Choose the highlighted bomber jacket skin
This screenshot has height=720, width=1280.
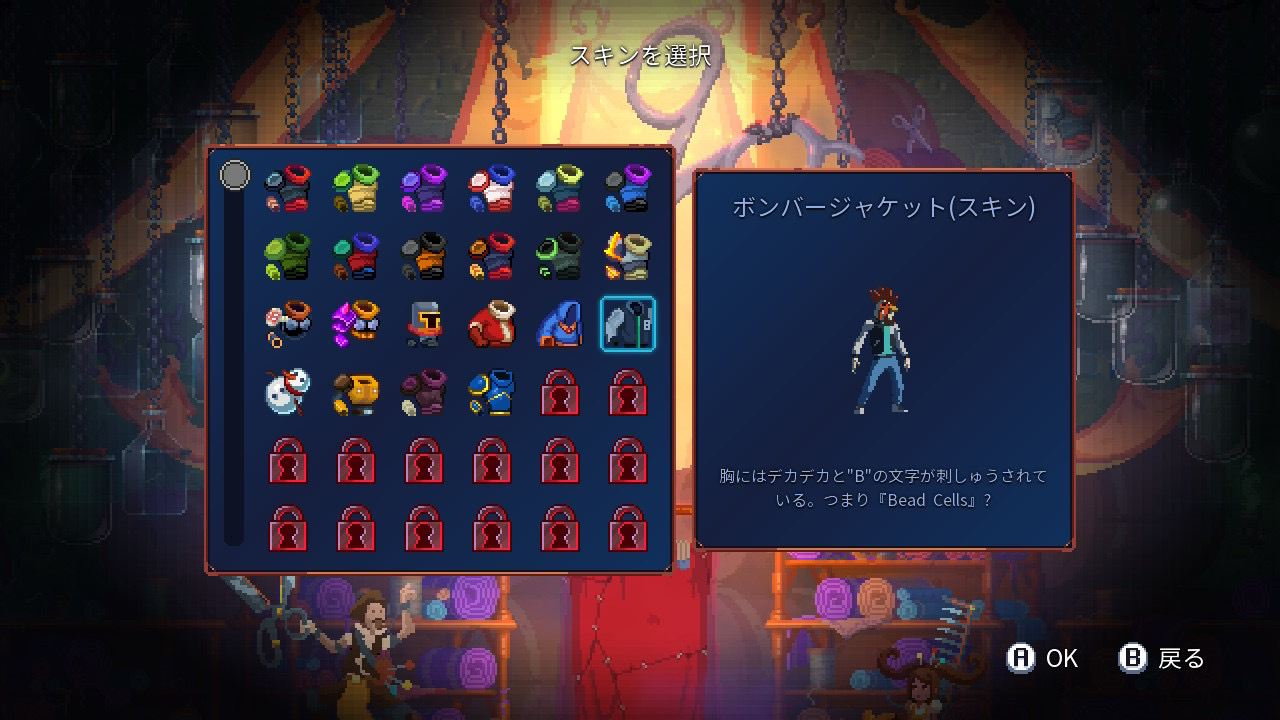click(x=627, y=324)
